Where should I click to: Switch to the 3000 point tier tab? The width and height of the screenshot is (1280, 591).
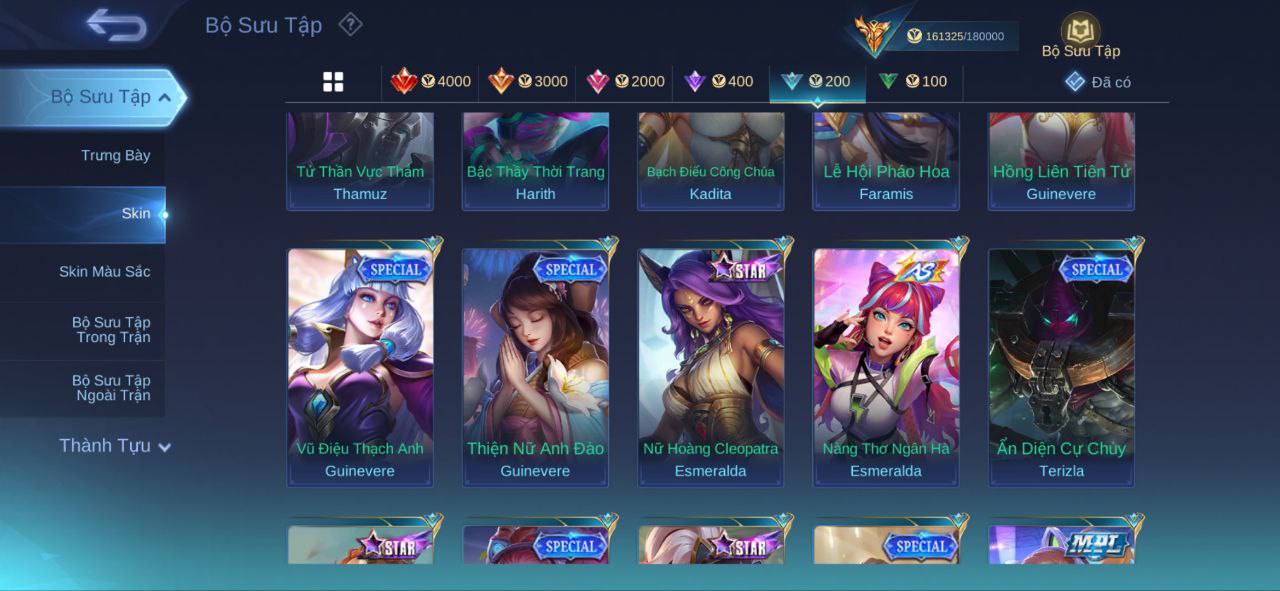click(x=528, y=82)
